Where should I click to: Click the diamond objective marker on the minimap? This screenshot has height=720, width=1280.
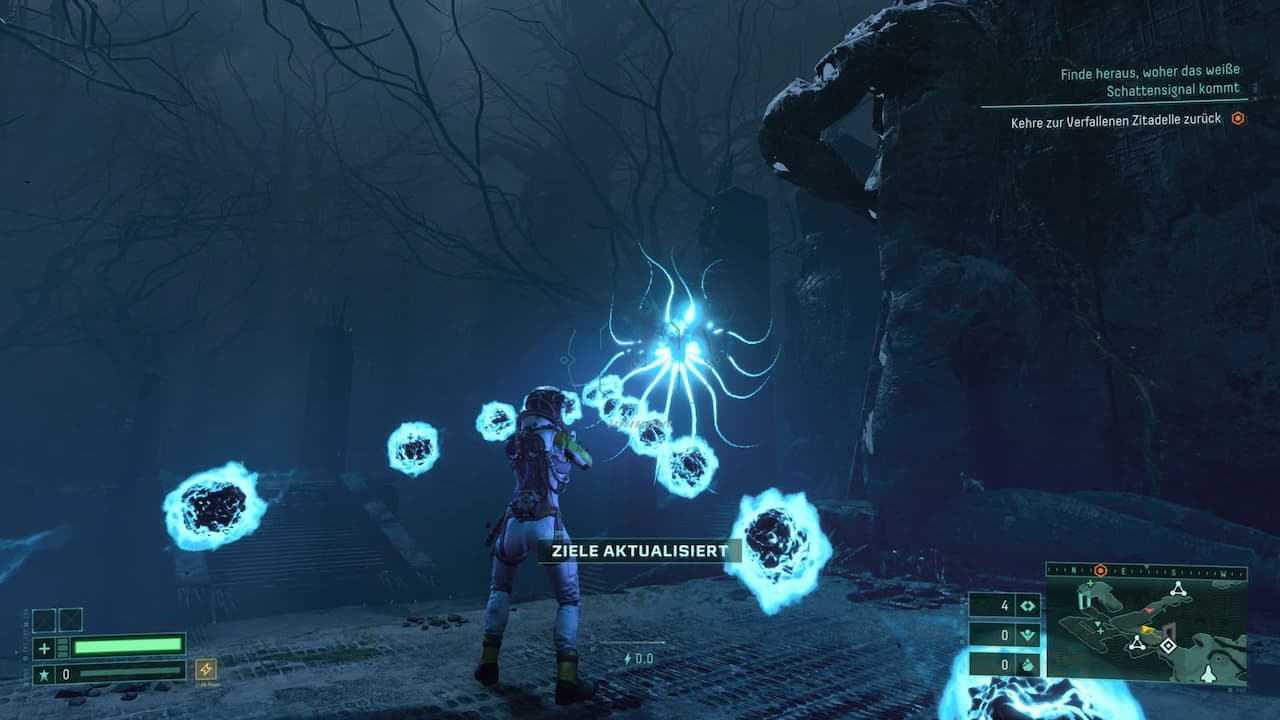click(x=1168, y=645)
